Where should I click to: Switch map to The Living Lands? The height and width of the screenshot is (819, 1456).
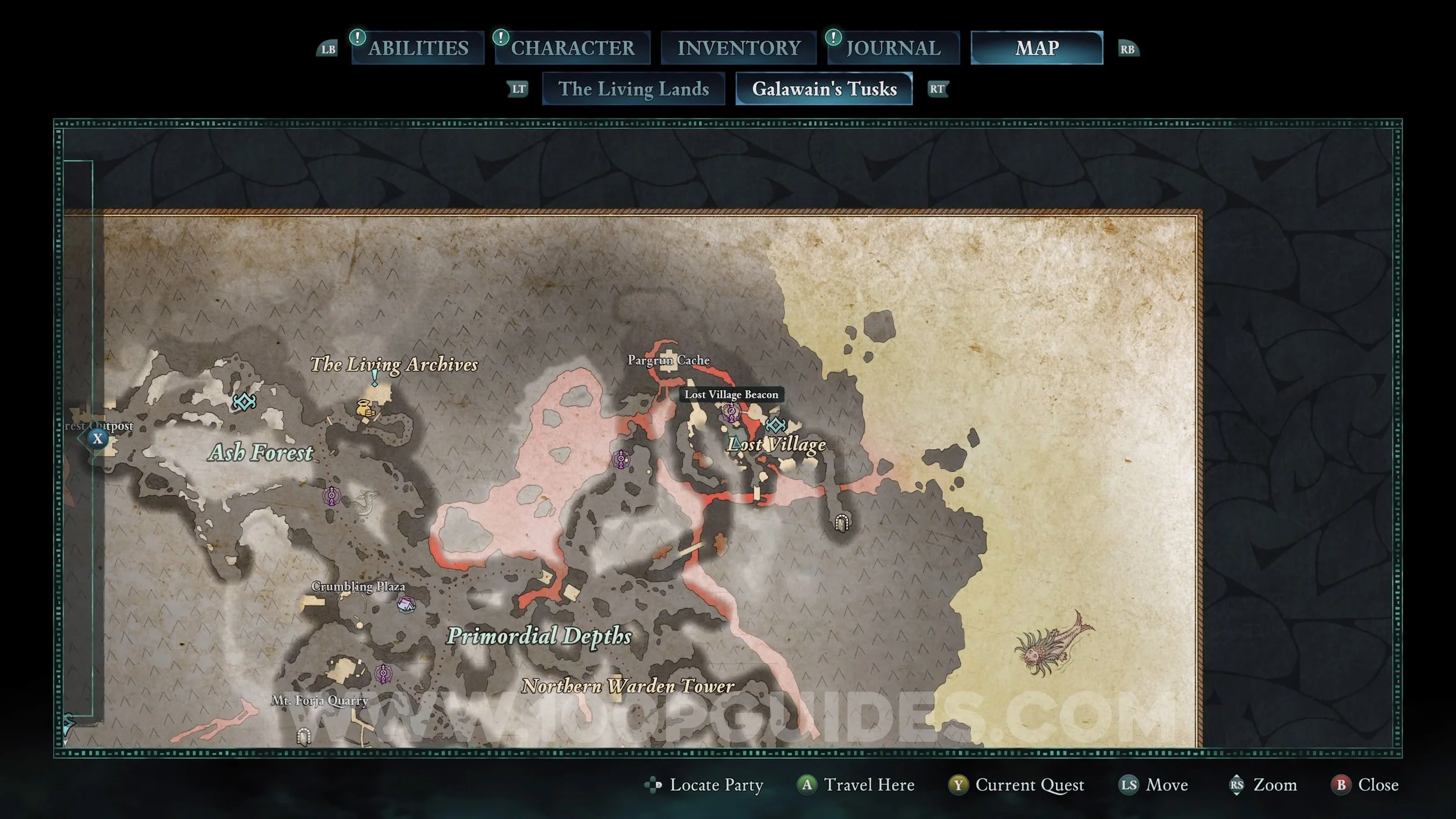pyautogui.click(x=634, y=89)
